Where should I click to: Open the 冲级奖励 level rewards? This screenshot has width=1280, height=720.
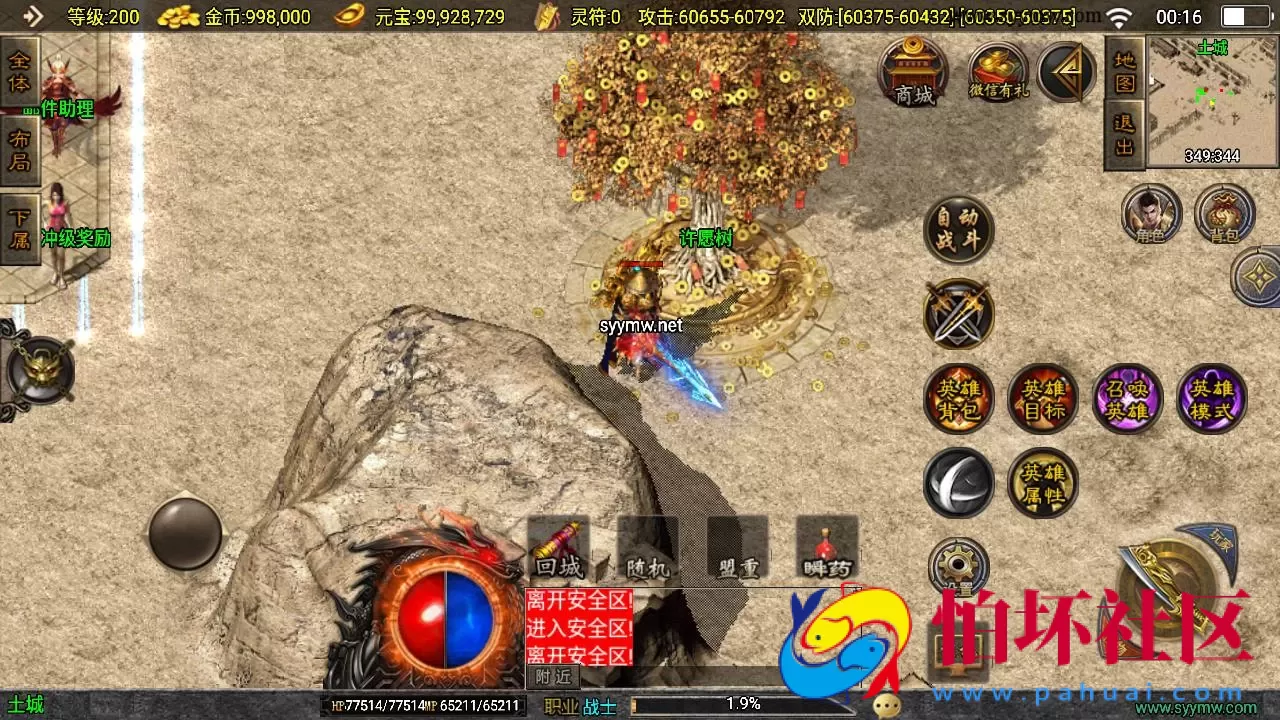(x=76, y=239)
